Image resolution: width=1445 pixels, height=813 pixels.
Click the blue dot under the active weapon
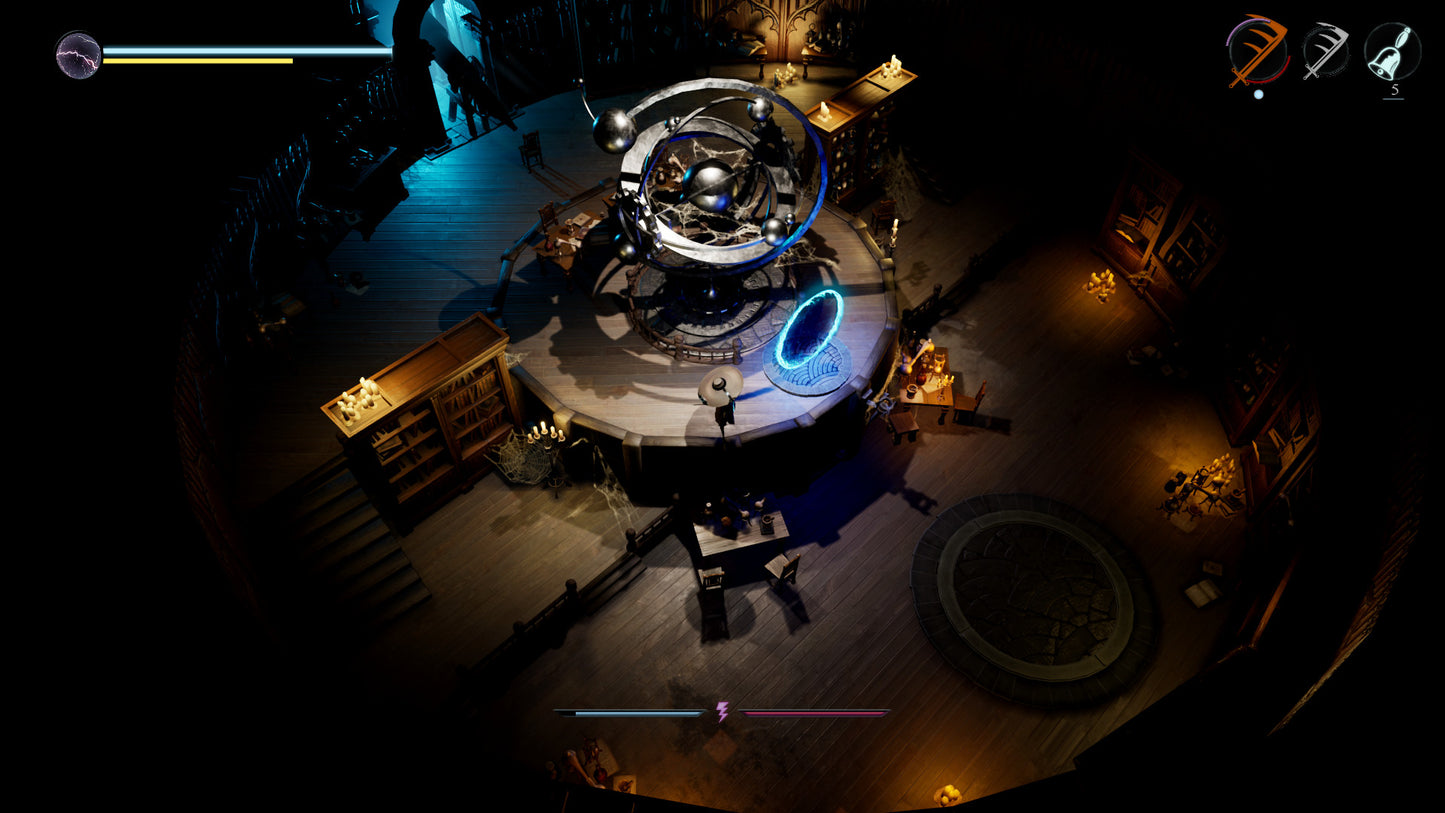(1258, 93)
